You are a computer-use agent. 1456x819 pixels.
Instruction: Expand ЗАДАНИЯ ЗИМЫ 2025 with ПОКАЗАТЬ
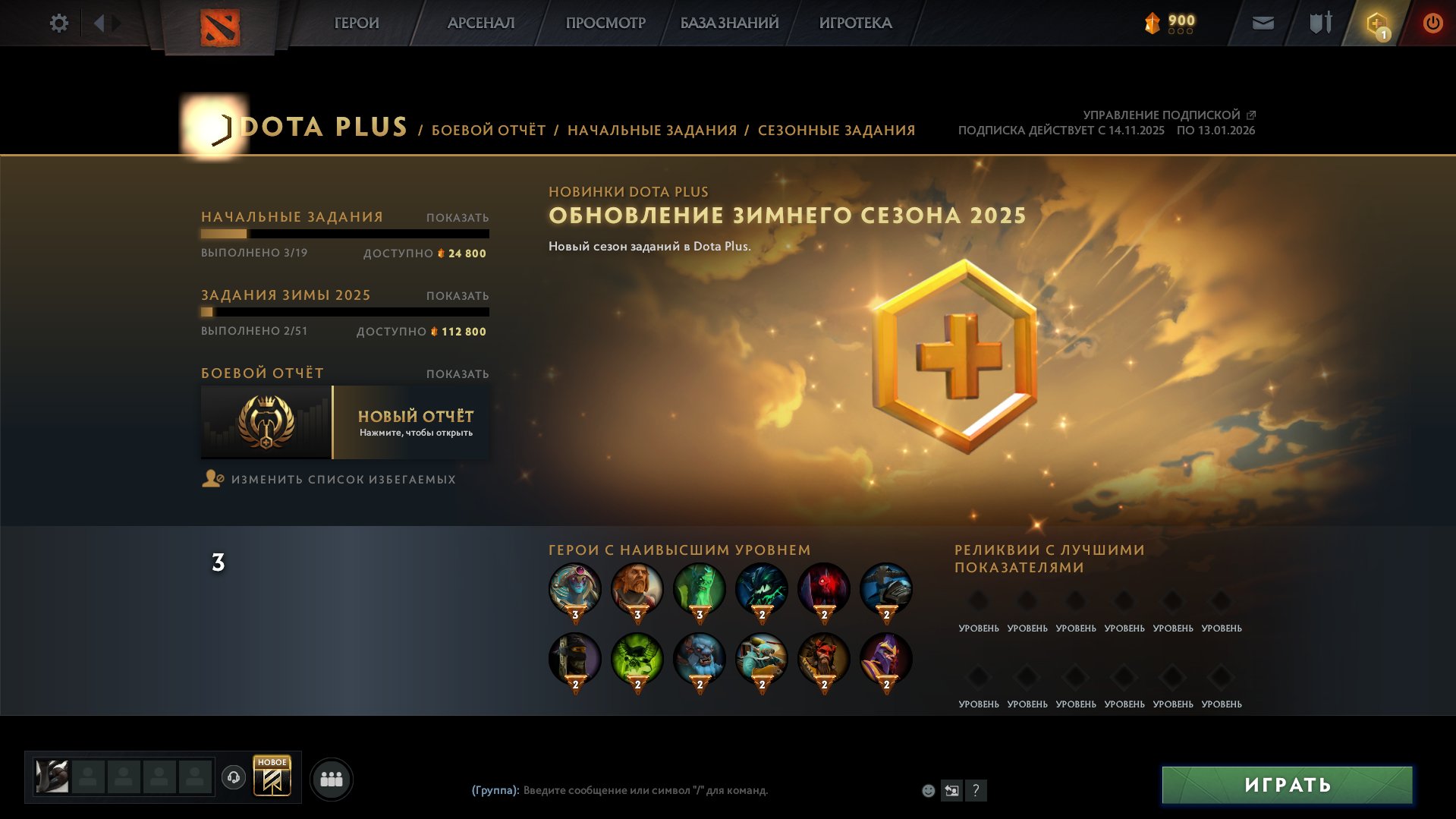tap(457, 297)
